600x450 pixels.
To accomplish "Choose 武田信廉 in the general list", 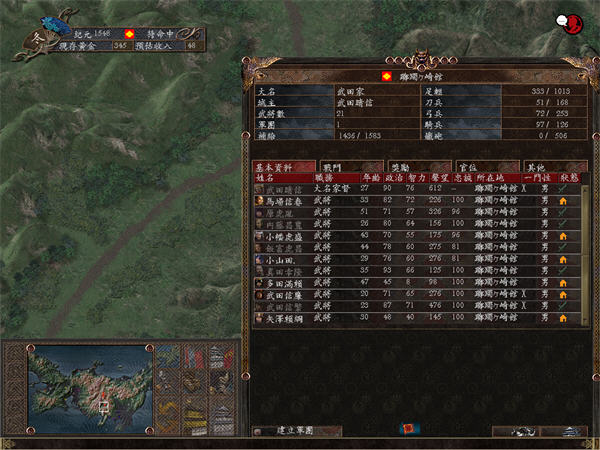I will pos(283,294).
